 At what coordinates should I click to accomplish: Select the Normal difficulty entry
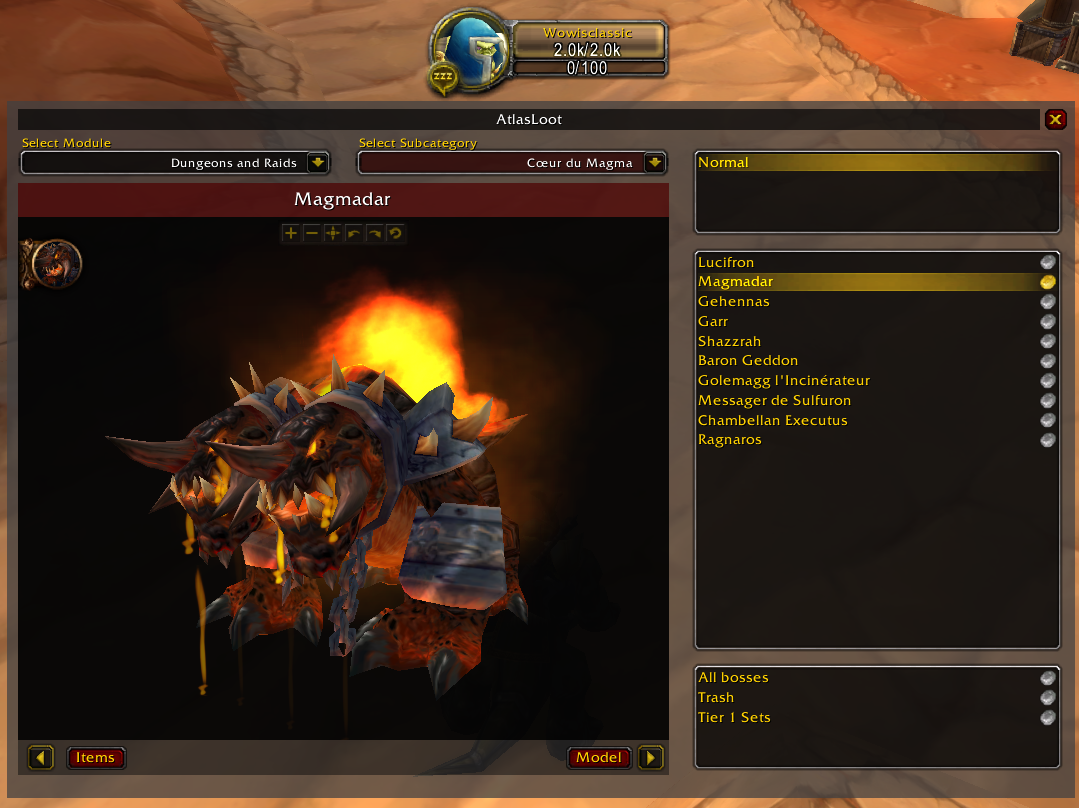point(875,163)
